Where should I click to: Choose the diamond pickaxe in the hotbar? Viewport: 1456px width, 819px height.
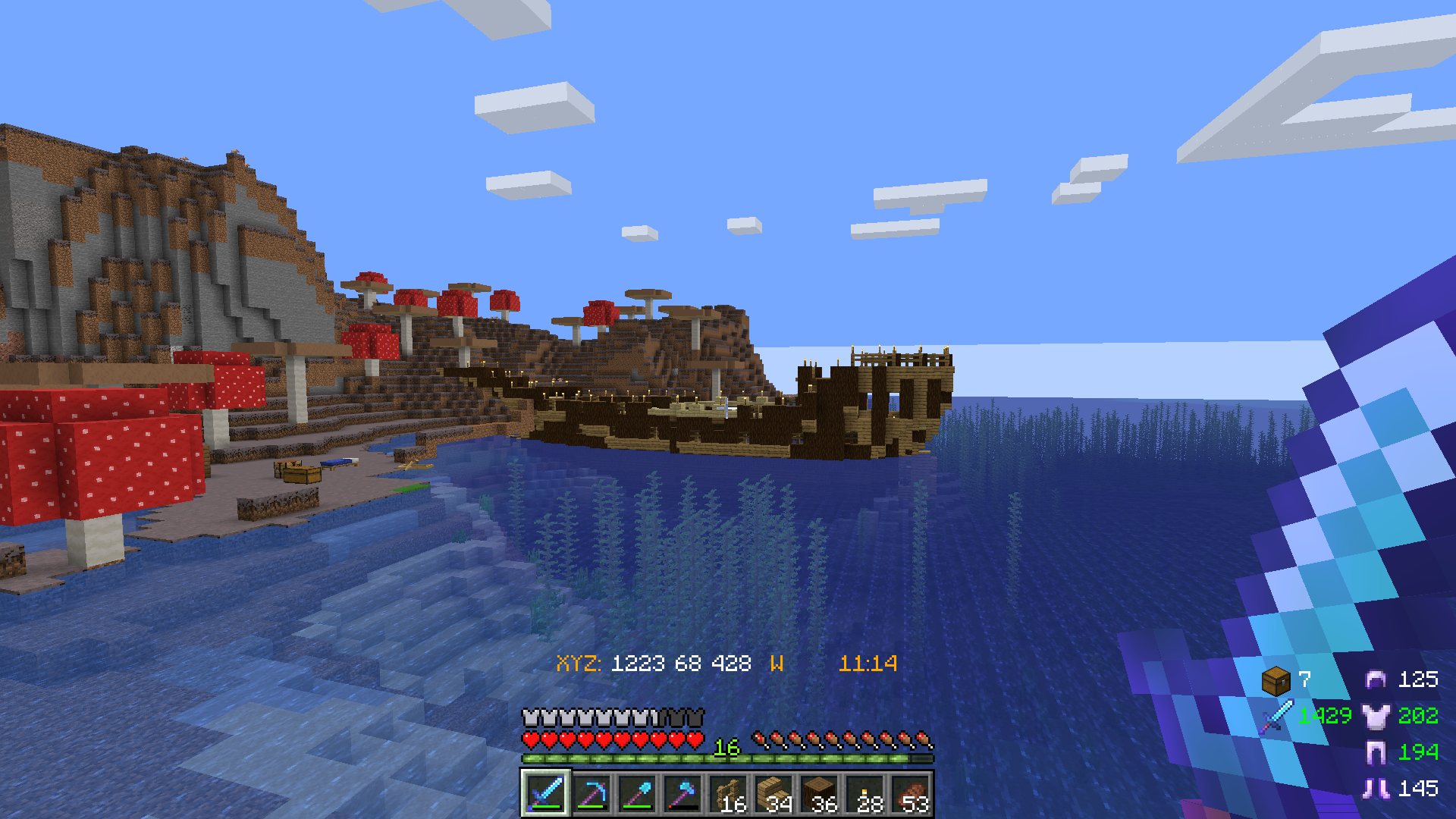(591, 794)
